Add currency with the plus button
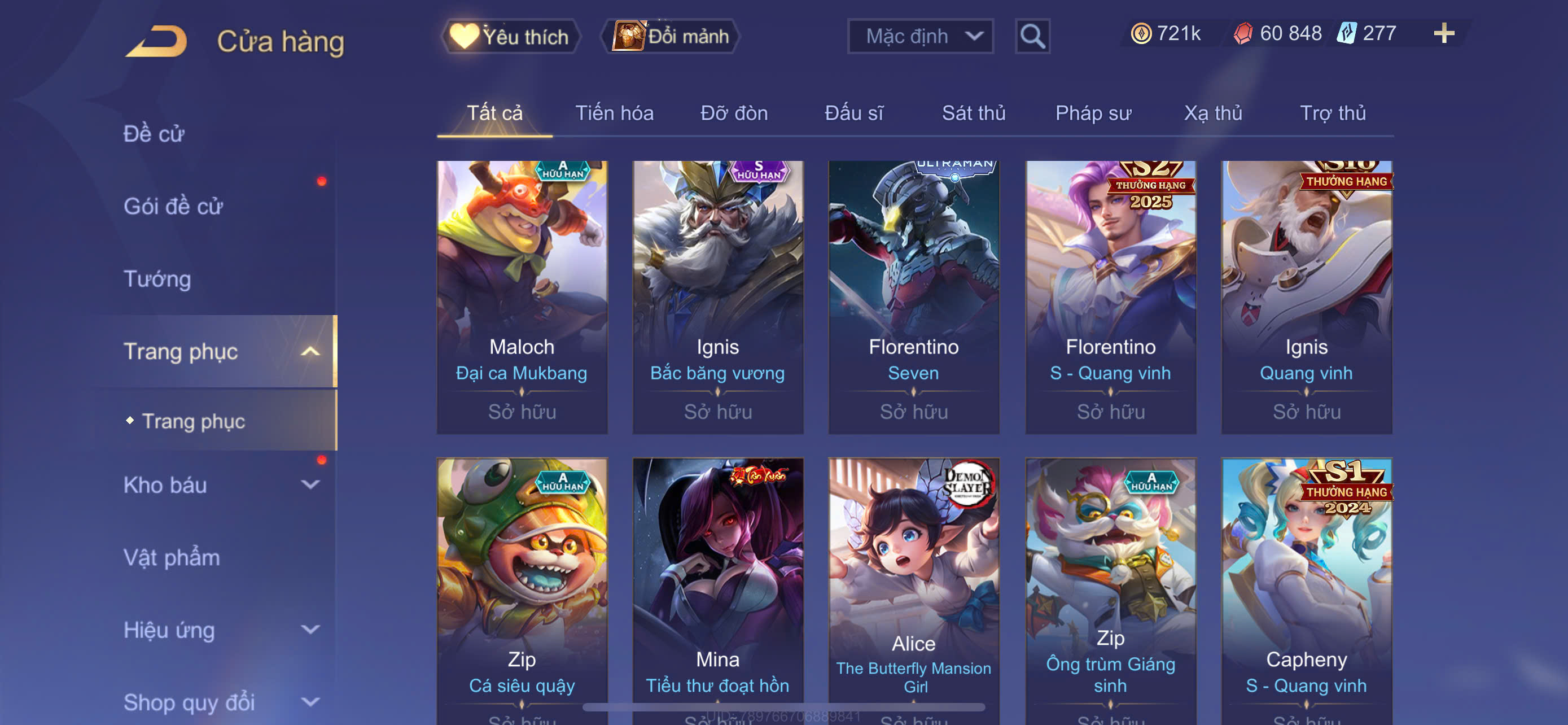This screenshot has height=725, width=1568. click(1443, 33)
